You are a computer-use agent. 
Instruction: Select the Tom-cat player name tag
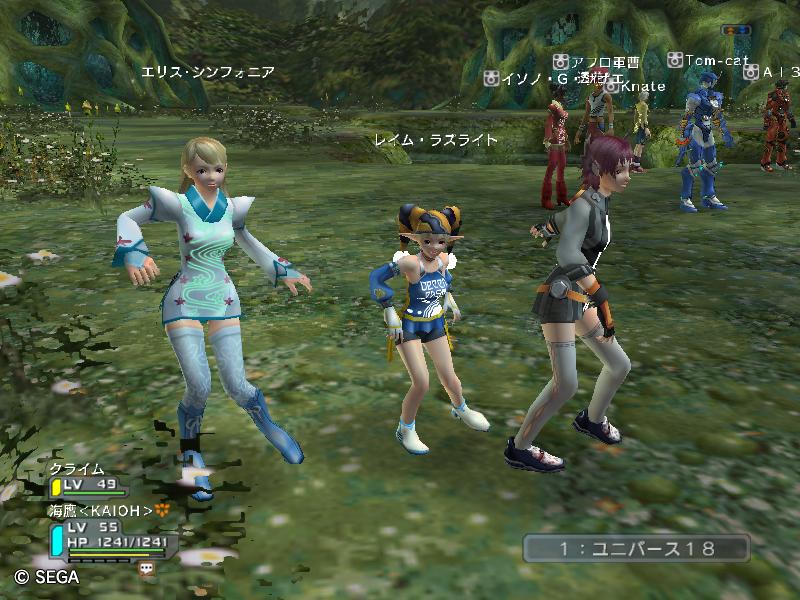[709, 61]
